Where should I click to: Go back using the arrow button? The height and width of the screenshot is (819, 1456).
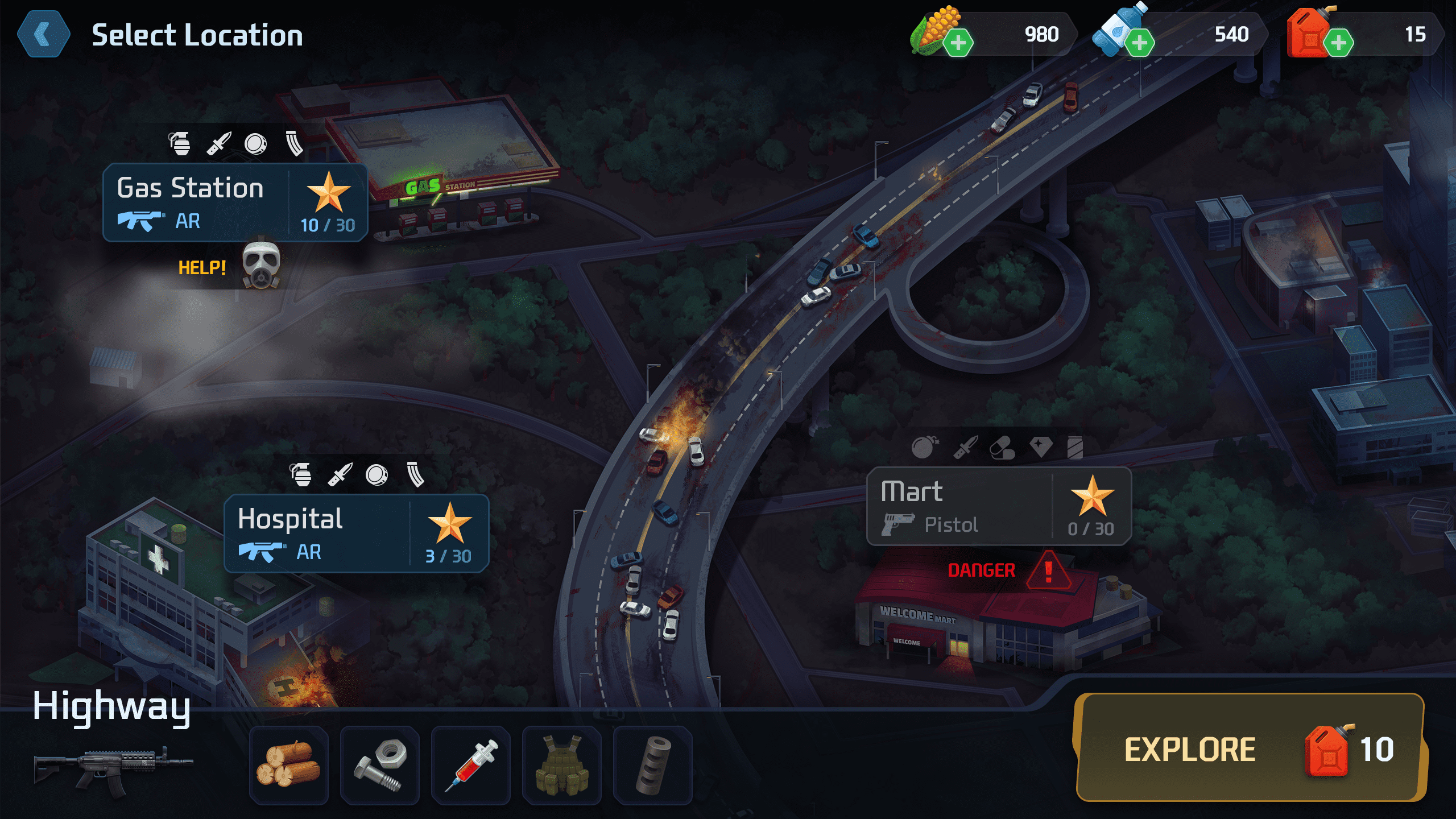click(44, 35)
